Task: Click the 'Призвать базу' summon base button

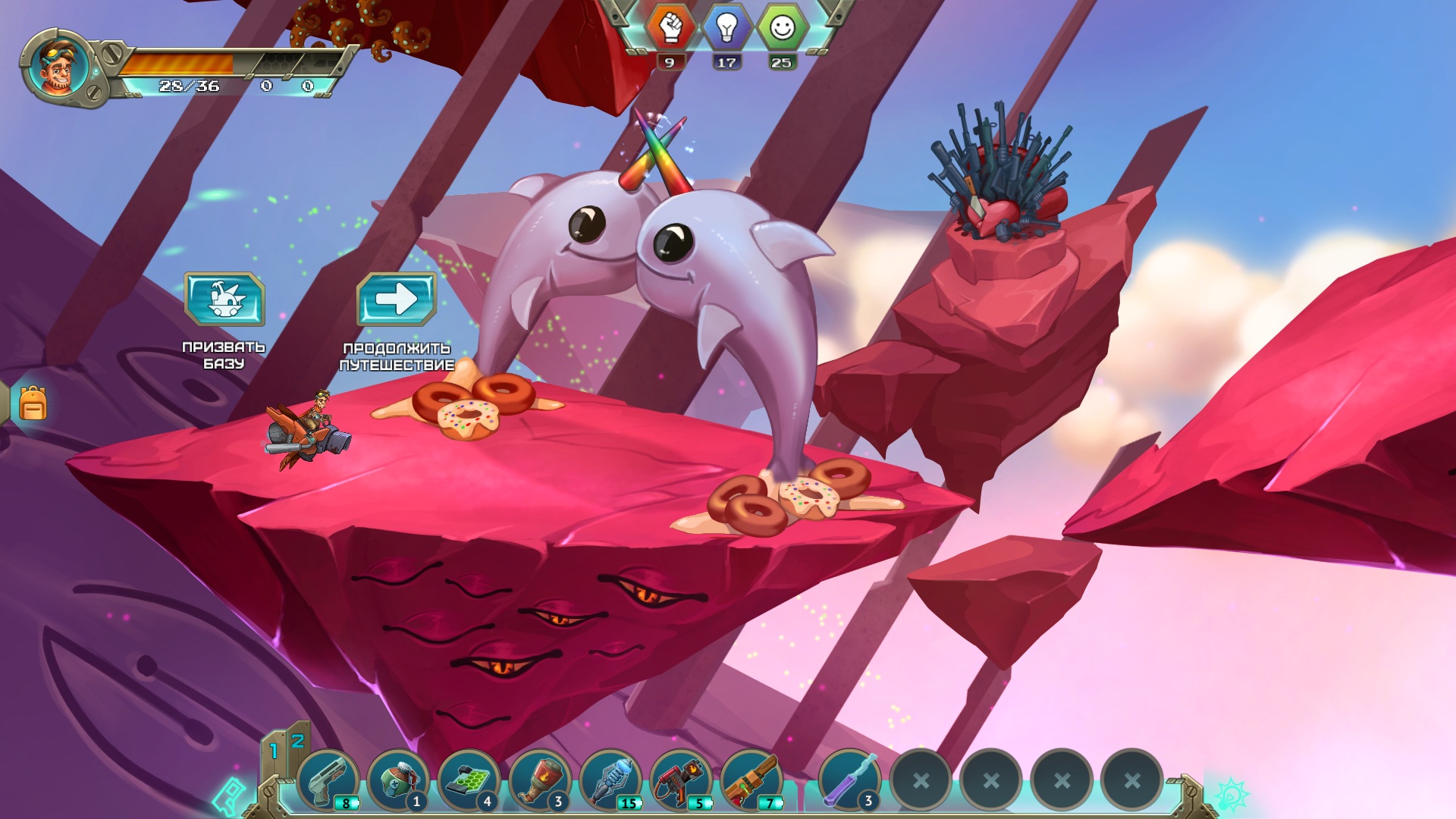Action: (224, 299)
